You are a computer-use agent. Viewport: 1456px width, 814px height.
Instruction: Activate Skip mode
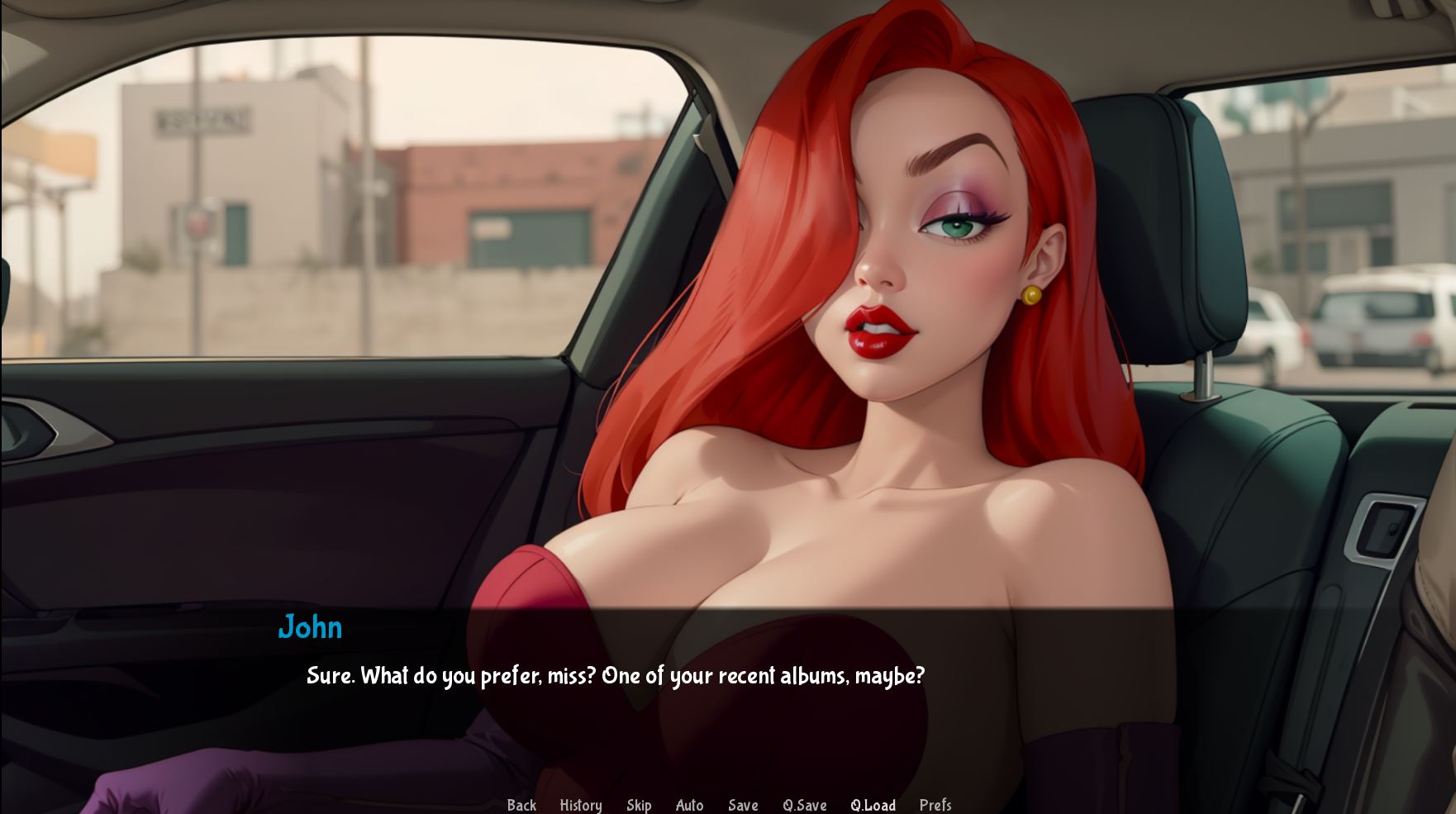(x=639, y=805)
